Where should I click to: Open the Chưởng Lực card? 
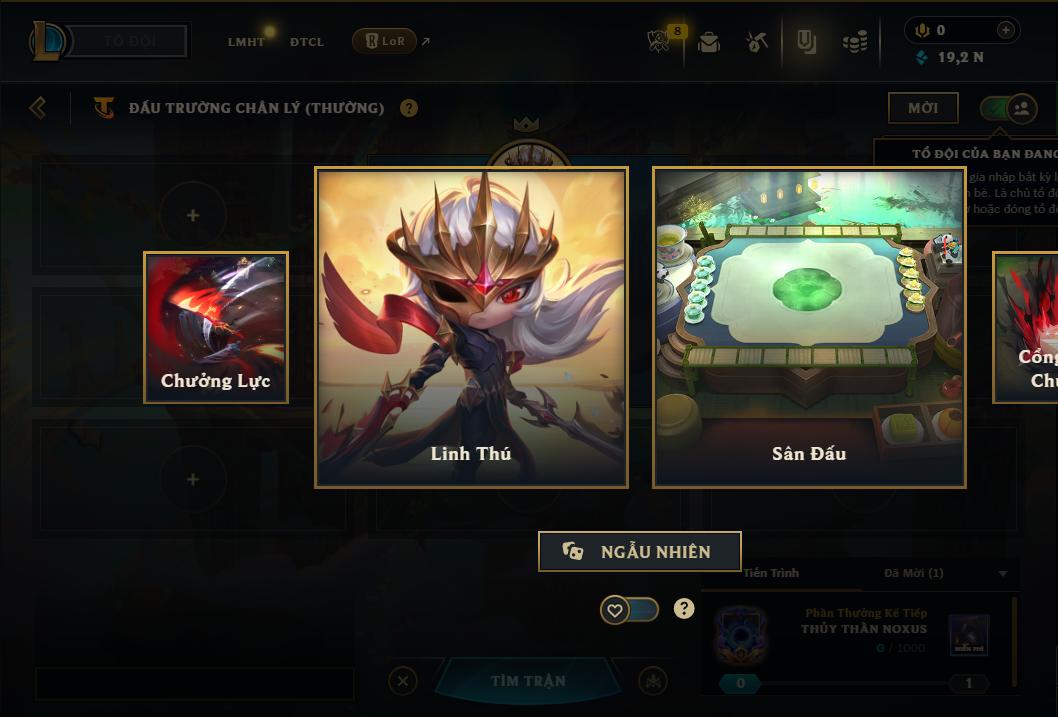click(216, 327)
